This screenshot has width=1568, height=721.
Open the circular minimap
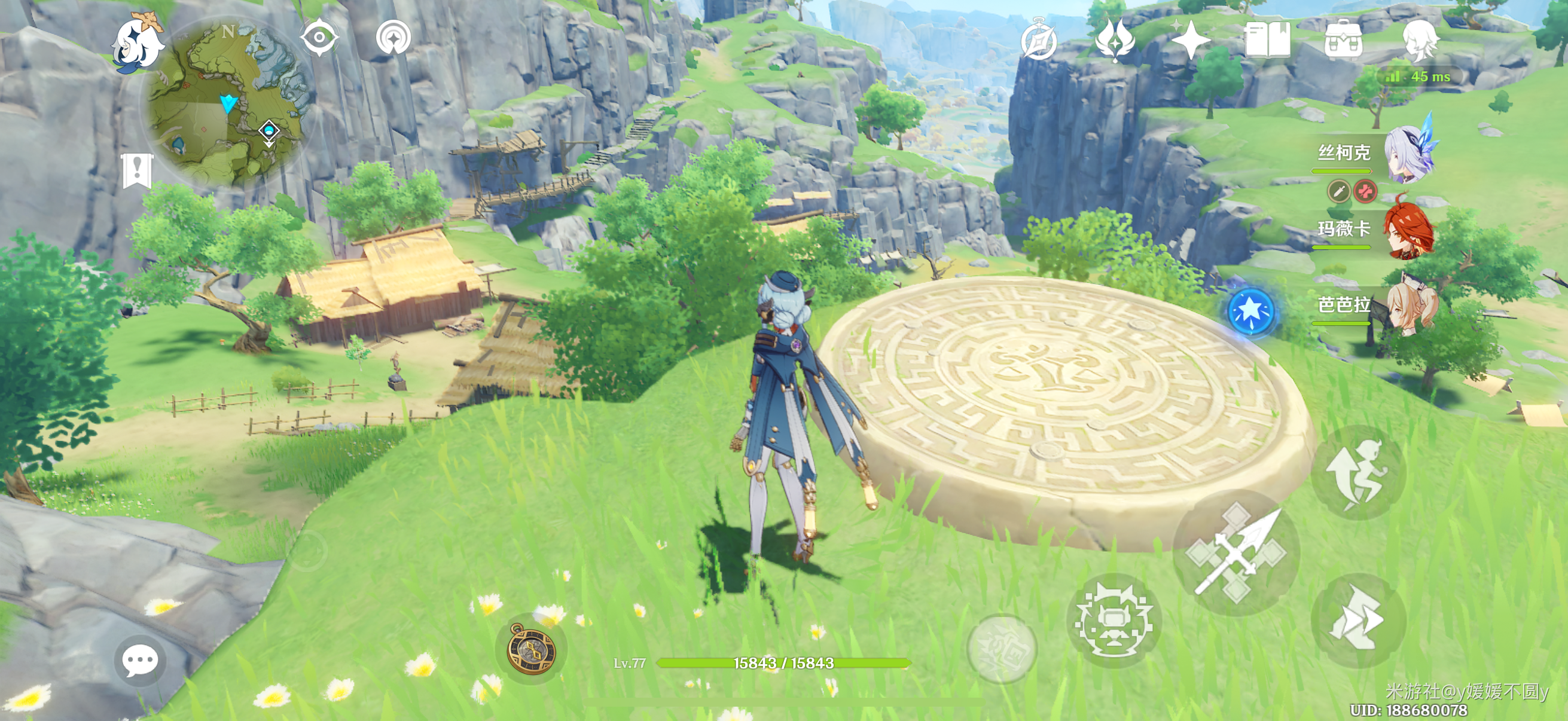[227, 102]
